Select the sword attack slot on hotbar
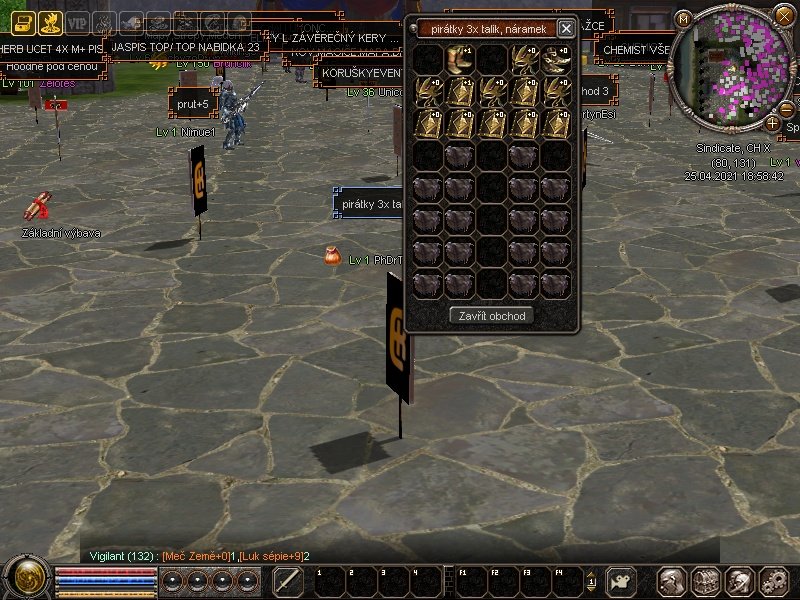This screenshot has width=800, height=600. pyautogui.click(x=288, y=581)
